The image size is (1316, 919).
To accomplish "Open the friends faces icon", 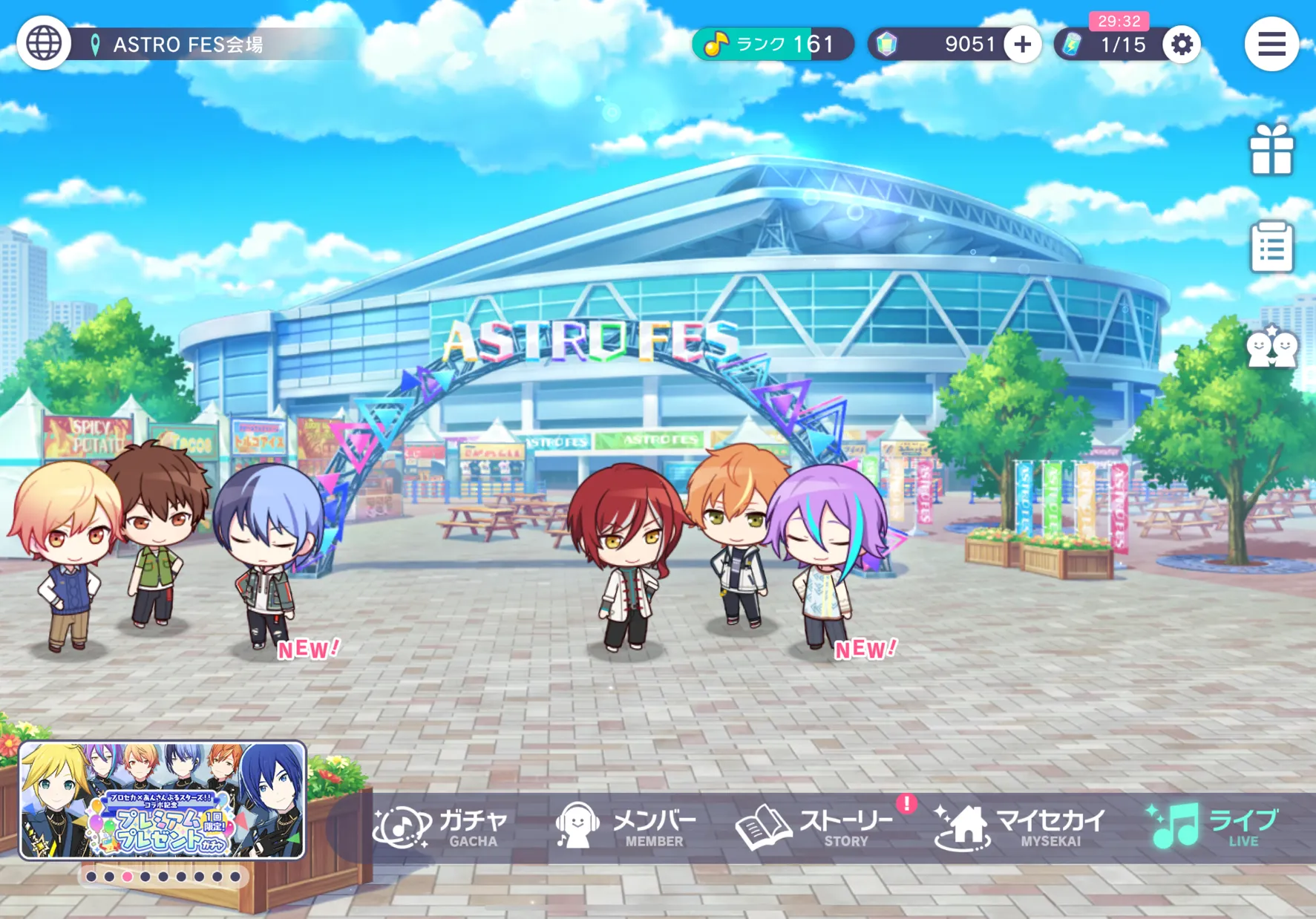I will click(1271, 347).
